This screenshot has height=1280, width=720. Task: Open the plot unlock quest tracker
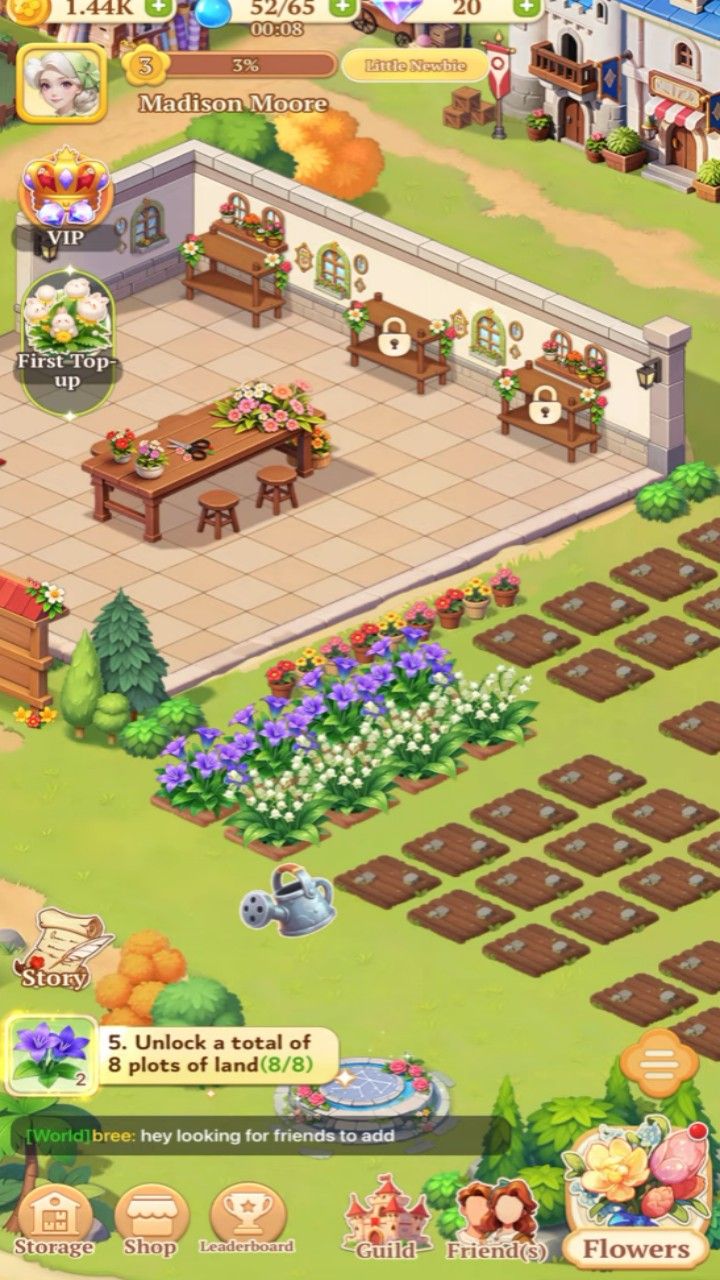(172, 1056)
